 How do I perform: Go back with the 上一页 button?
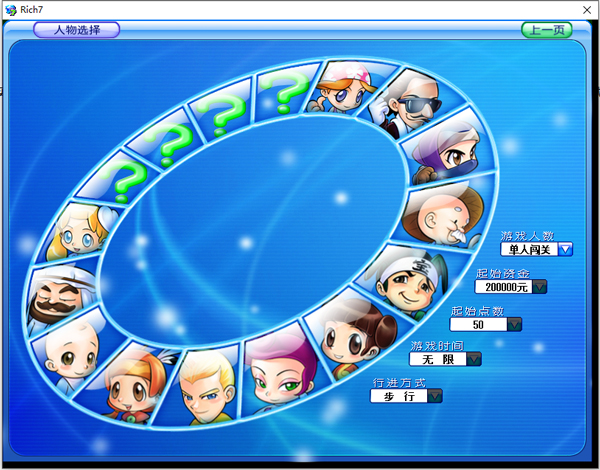coord(546,30)
